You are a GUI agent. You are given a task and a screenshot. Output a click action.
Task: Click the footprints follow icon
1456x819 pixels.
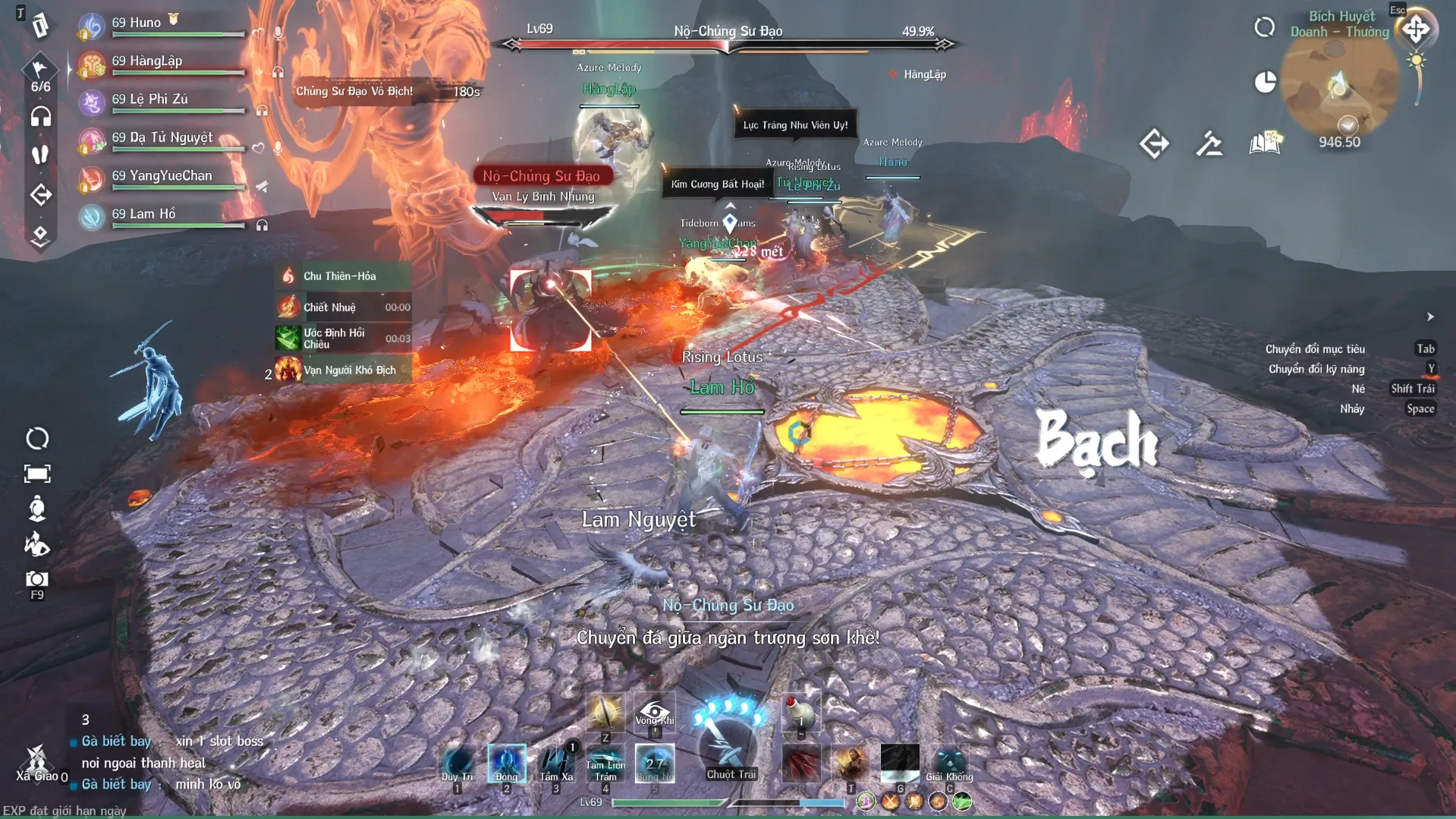40,155
